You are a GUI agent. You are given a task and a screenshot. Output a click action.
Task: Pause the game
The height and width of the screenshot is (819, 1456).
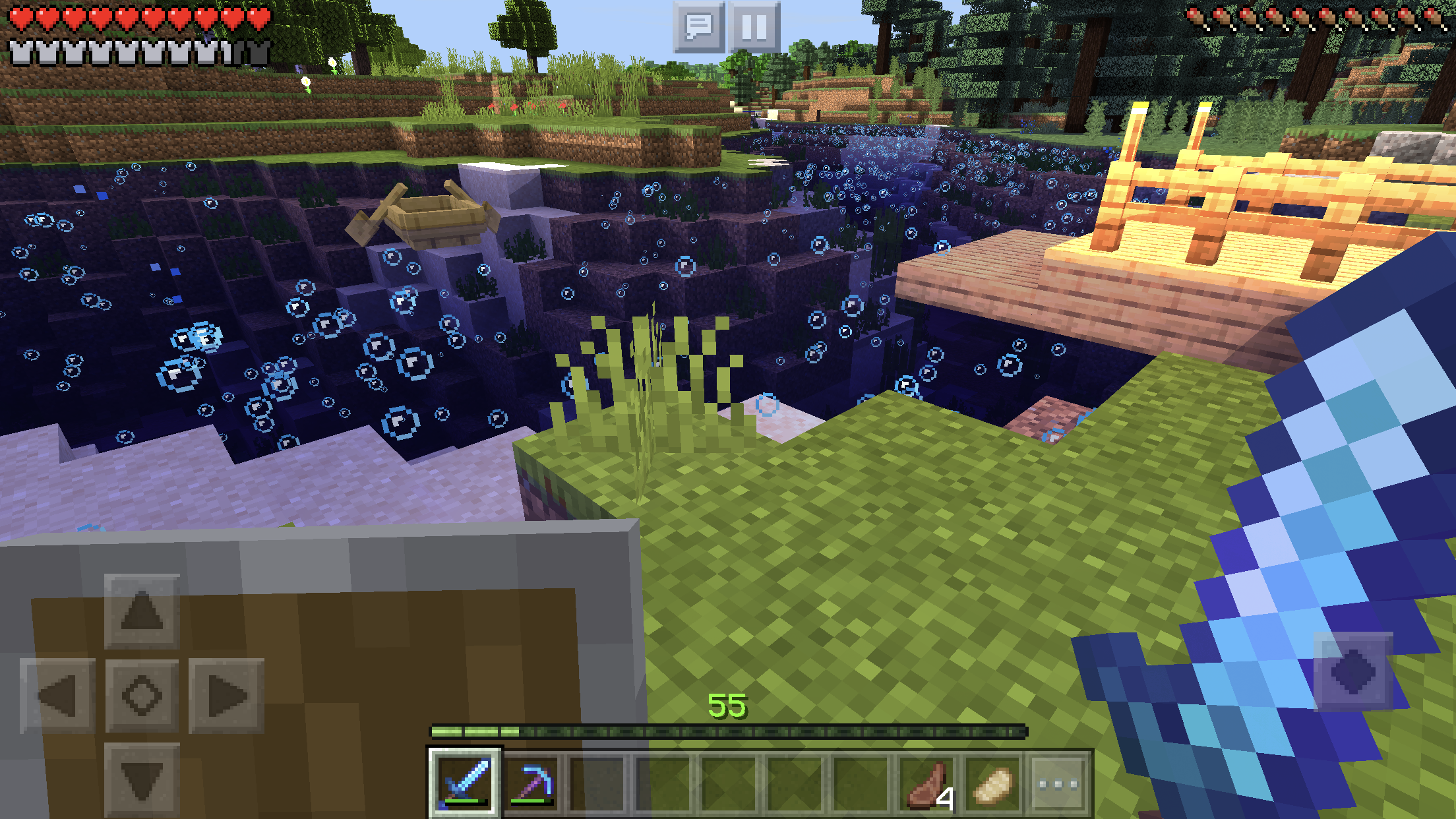pos(754,27)
